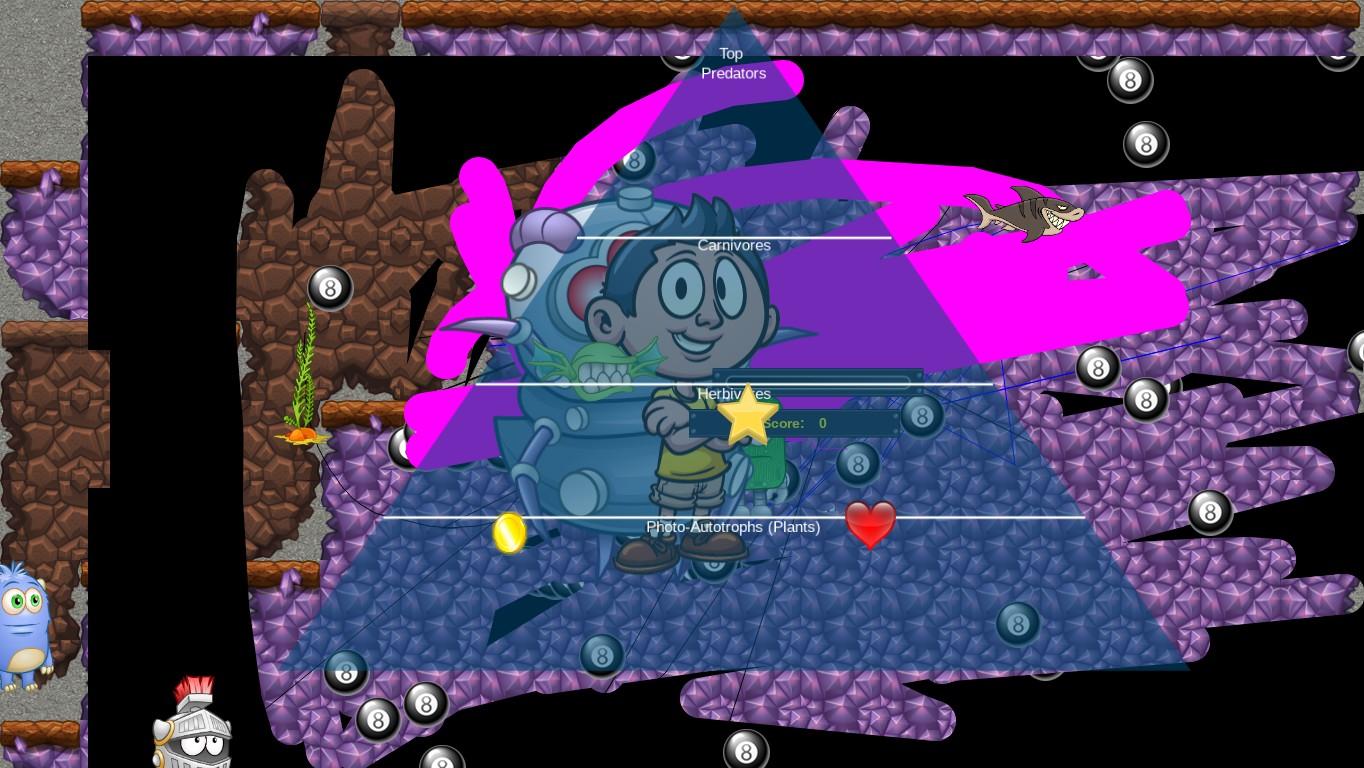This screenshot has width=1364, height=768.
Task: Grab the gold coin pickup
Action: click(509, 532)
